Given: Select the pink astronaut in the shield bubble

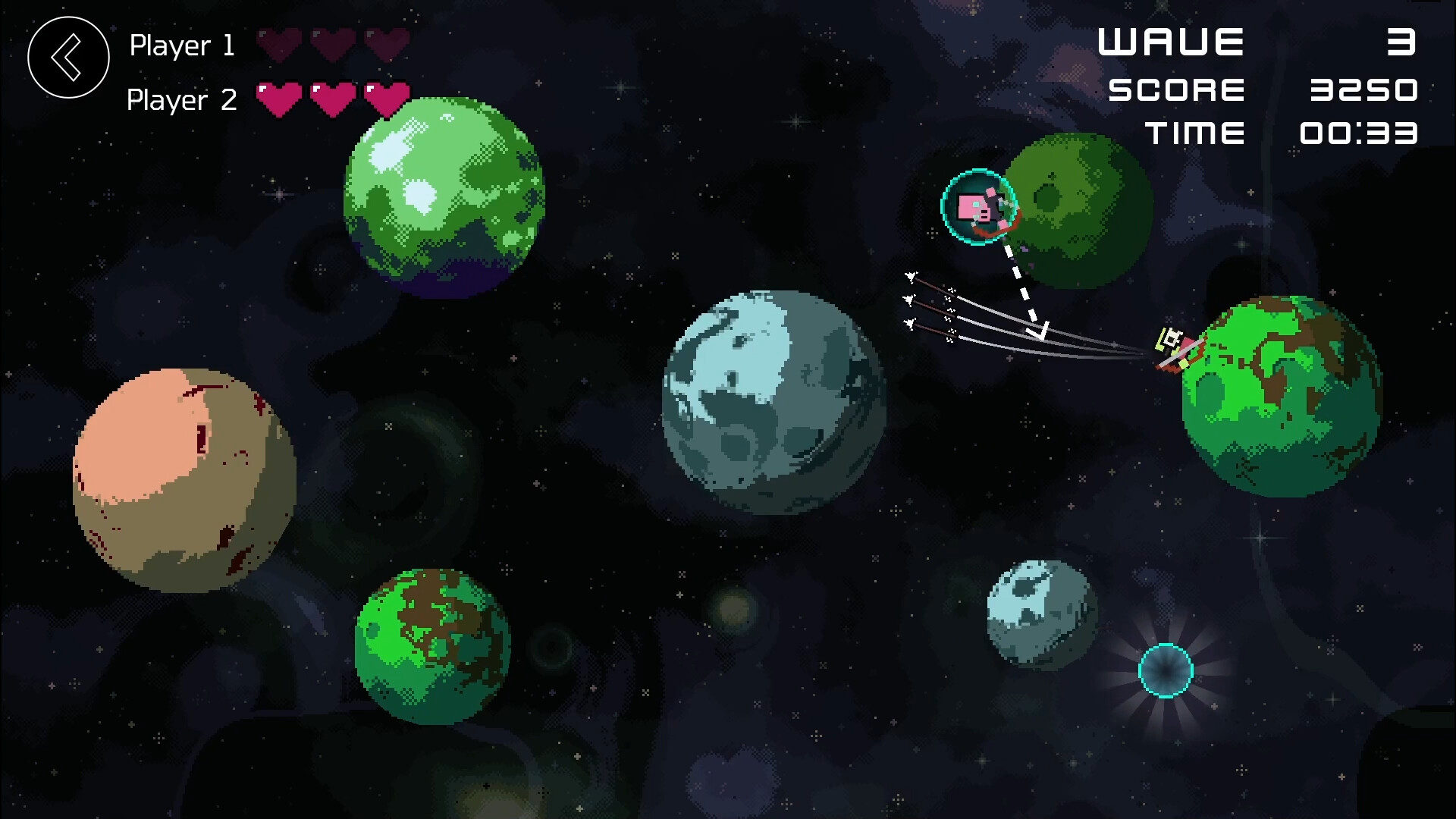Looking at the screenshot, I should click(978, 209).
